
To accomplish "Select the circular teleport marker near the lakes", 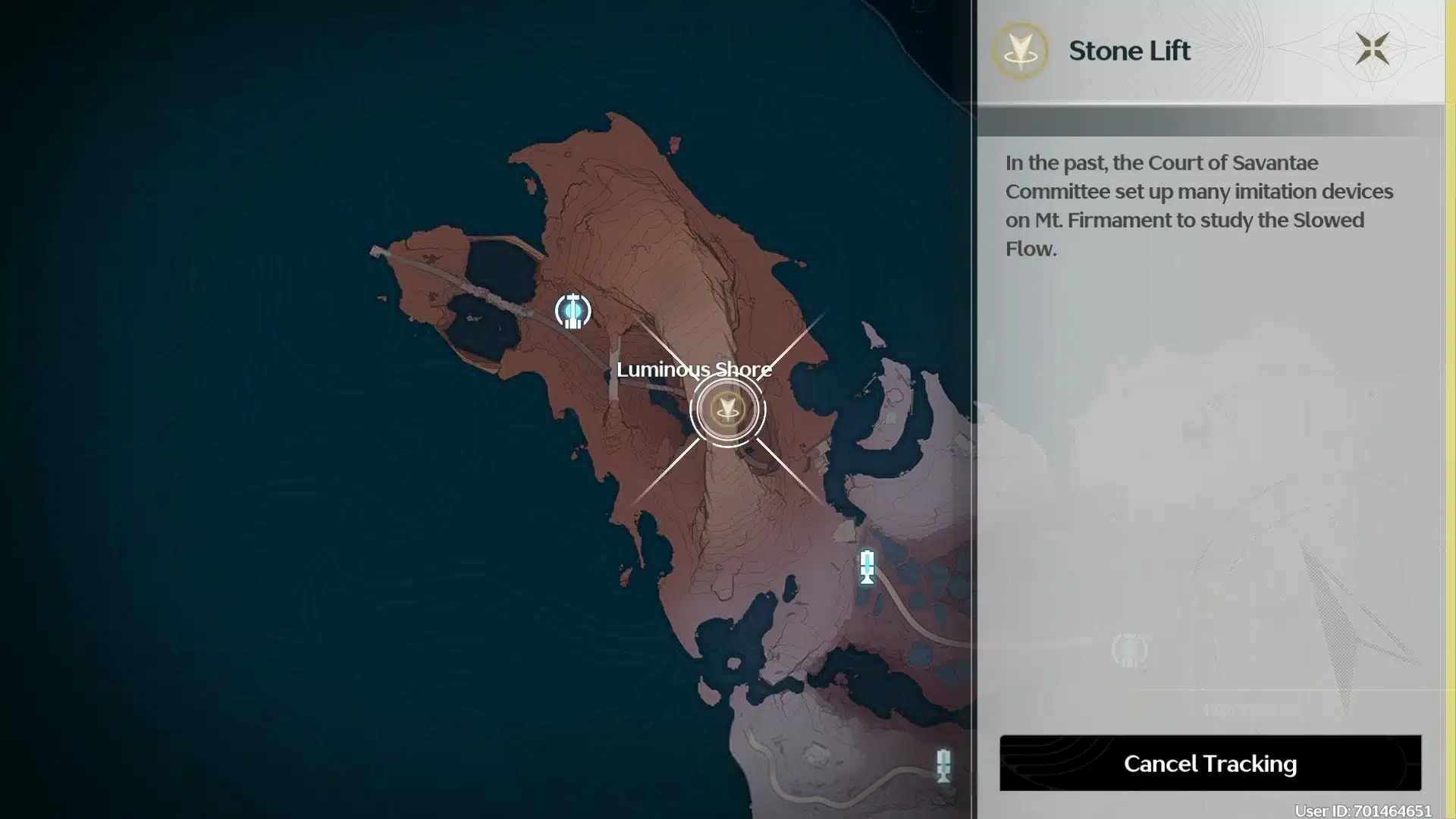I will [x=573, y=311].
